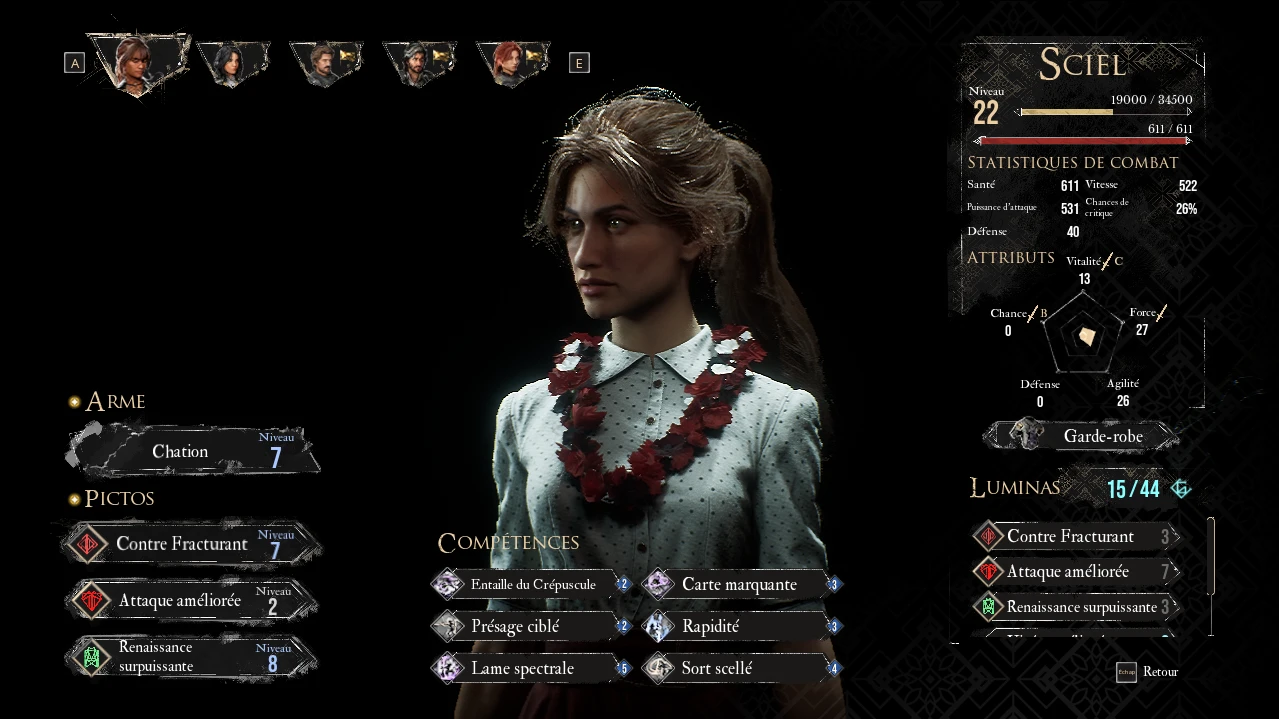Open the Lame spectrale skill slot

[x=531, y=668]
